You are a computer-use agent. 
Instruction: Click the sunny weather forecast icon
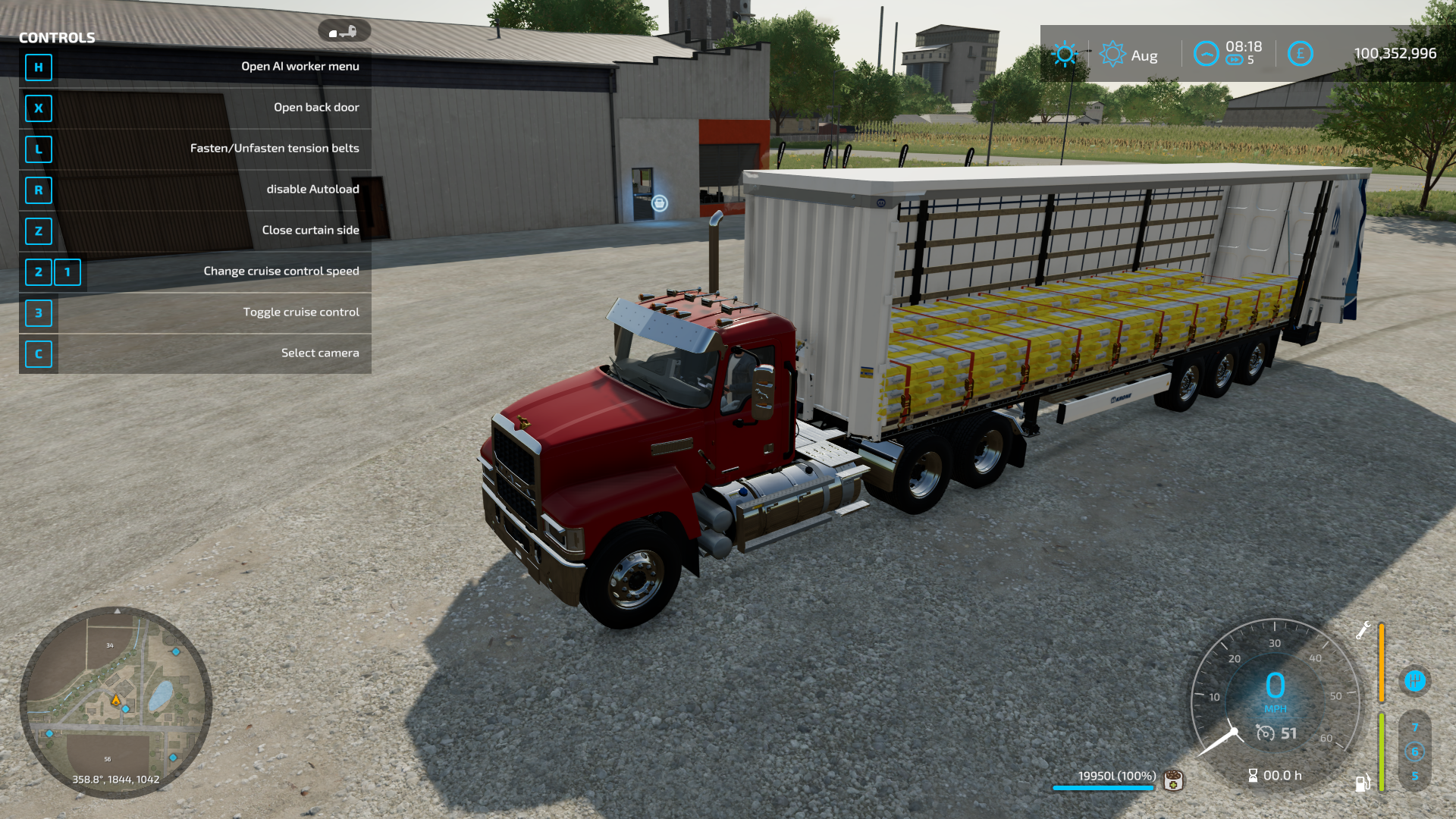point(1065,54)
